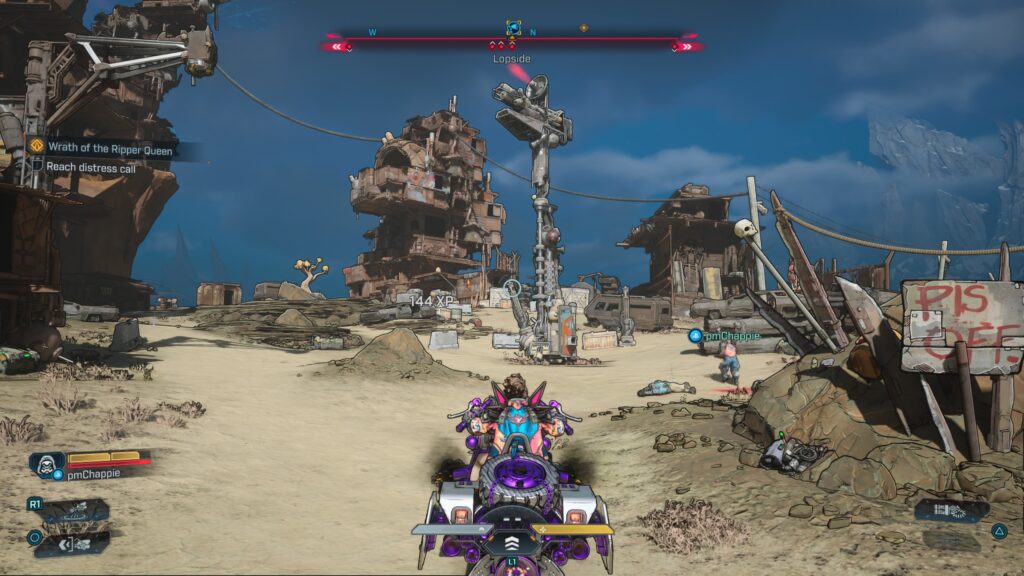The width and height of the screenshot is (1024, 576).
Task: Click the orange waypoint dot on the compass
Action: click(584, 28)
